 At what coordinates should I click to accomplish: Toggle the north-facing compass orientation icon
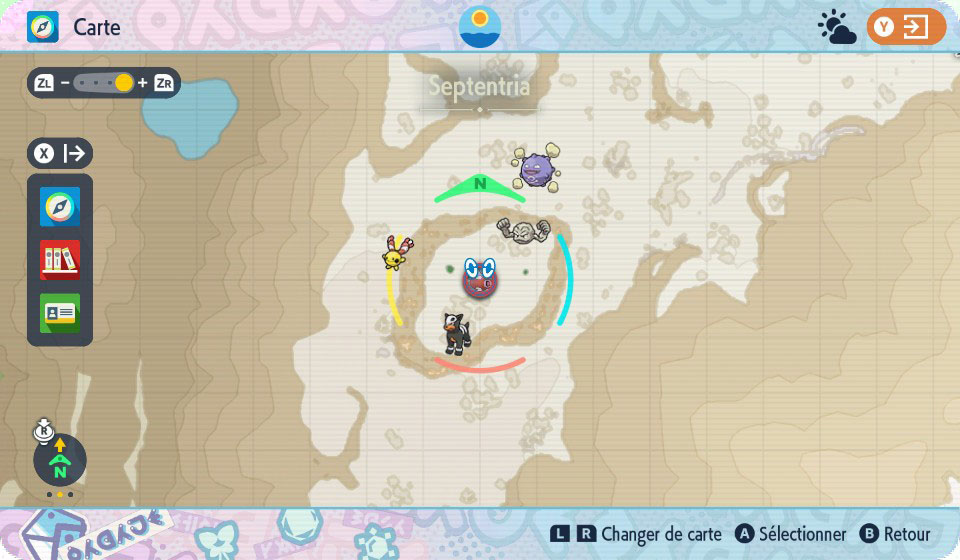coord(60,461)
